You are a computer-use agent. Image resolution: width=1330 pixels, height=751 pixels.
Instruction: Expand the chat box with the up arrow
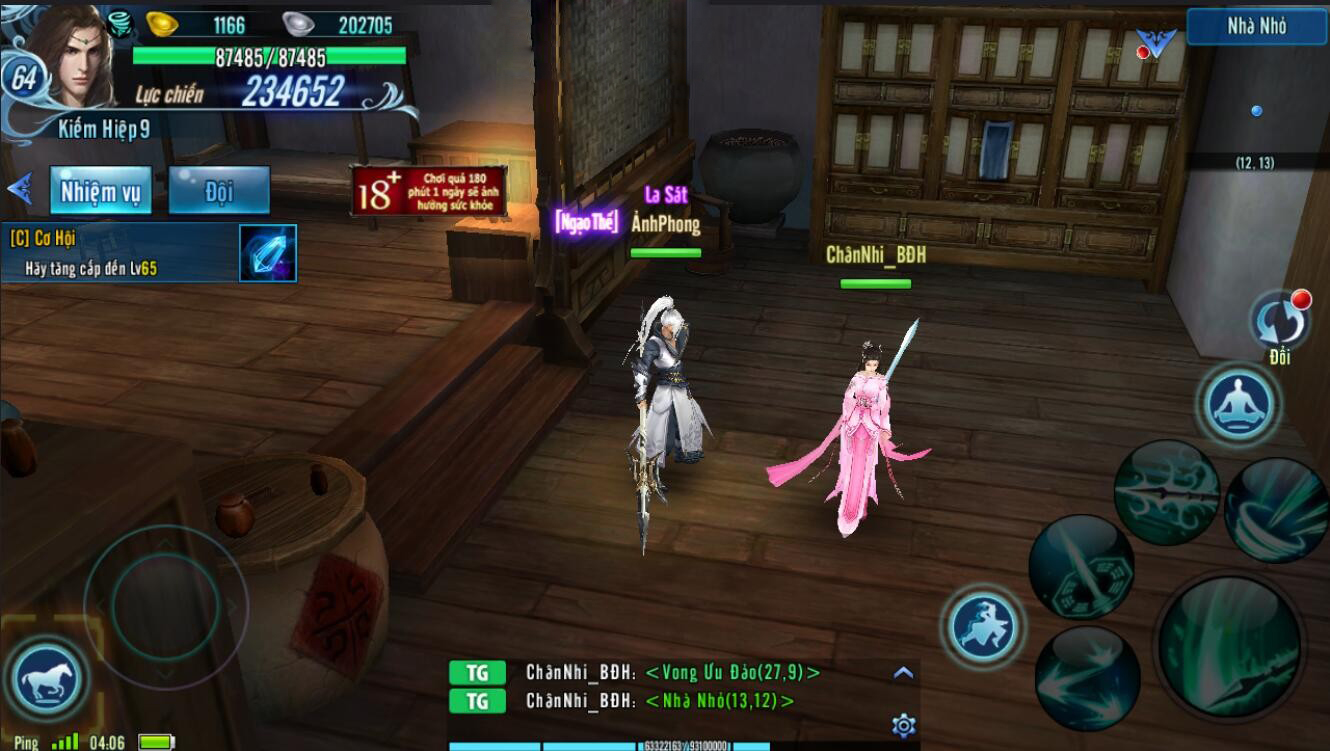click(x=903, y=673)
